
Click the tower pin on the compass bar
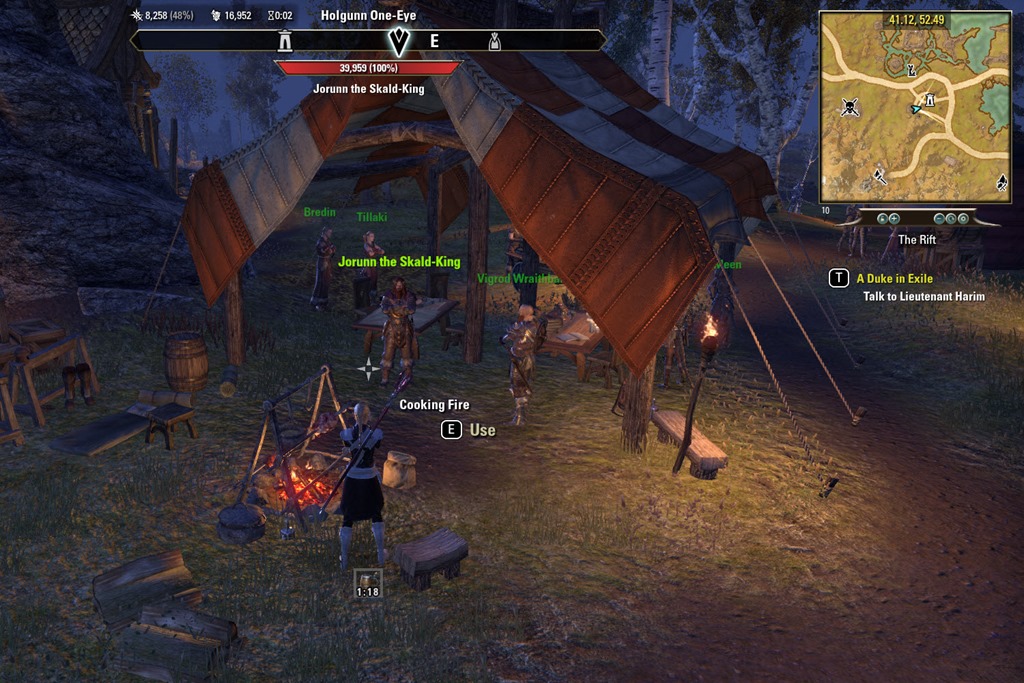286,41
